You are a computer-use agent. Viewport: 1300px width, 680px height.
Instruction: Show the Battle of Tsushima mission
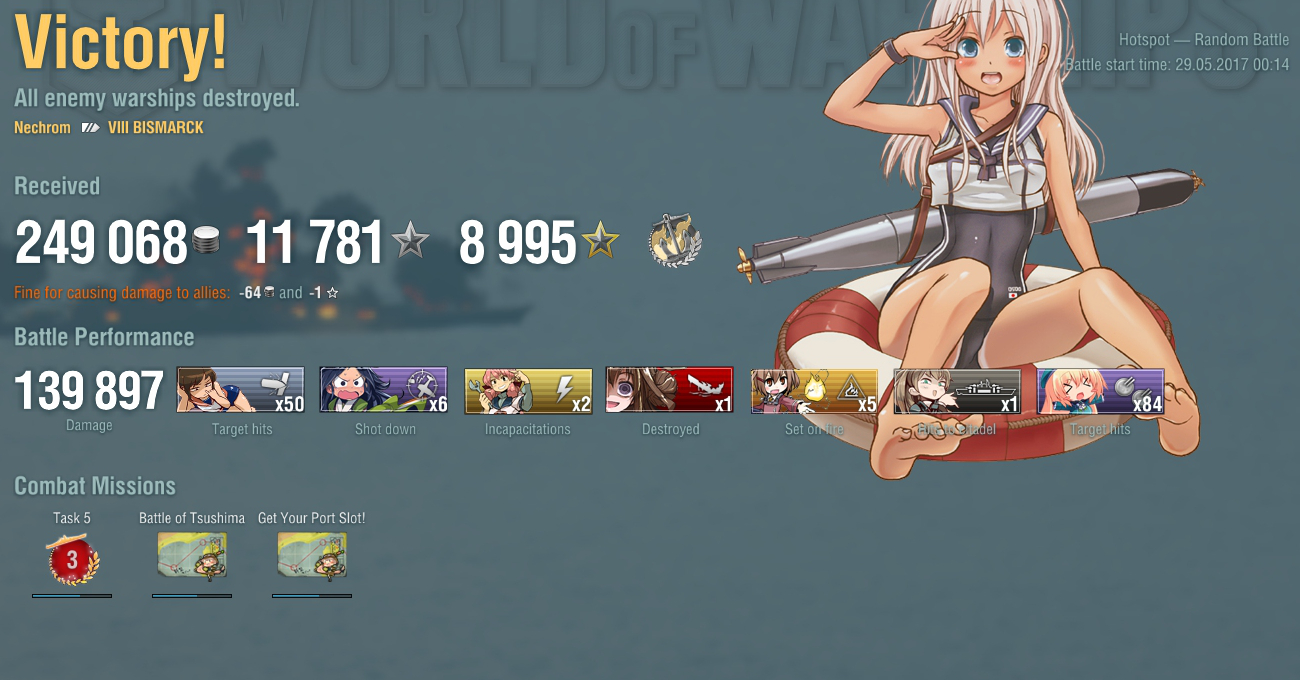tap(192, 556)
